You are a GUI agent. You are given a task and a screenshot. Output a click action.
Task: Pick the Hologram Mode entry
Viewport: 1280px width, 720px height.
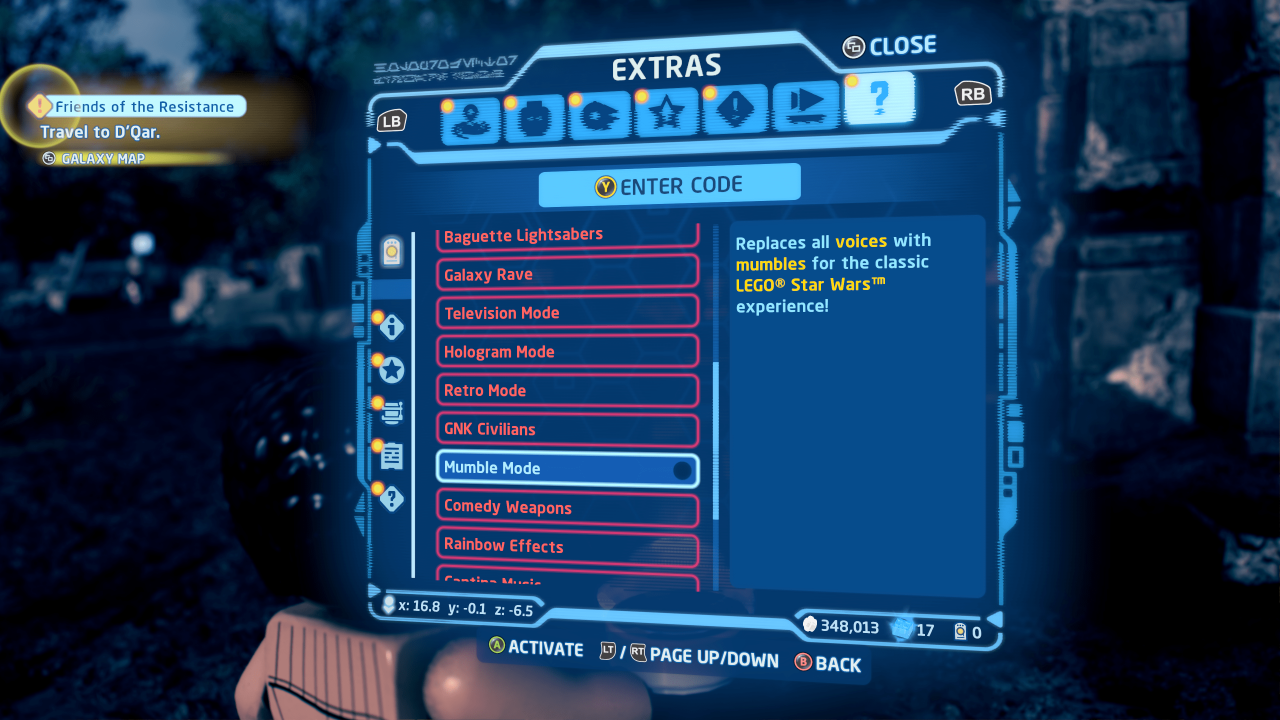click(567, 352)
